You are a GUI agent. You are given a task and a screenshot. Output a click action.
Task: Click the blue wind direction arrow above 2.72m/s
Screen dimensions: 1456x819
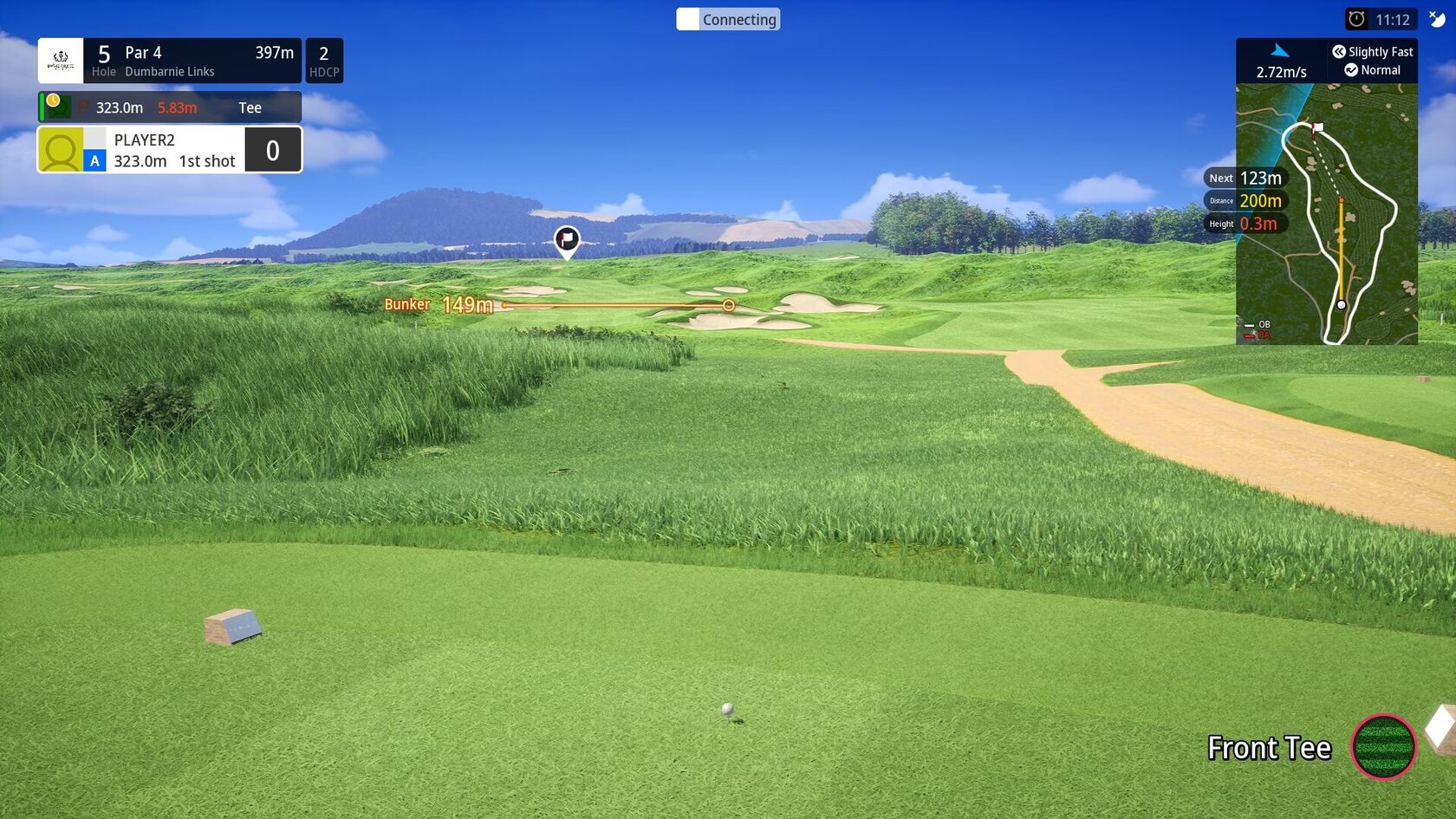click(x=1280, y=49)
